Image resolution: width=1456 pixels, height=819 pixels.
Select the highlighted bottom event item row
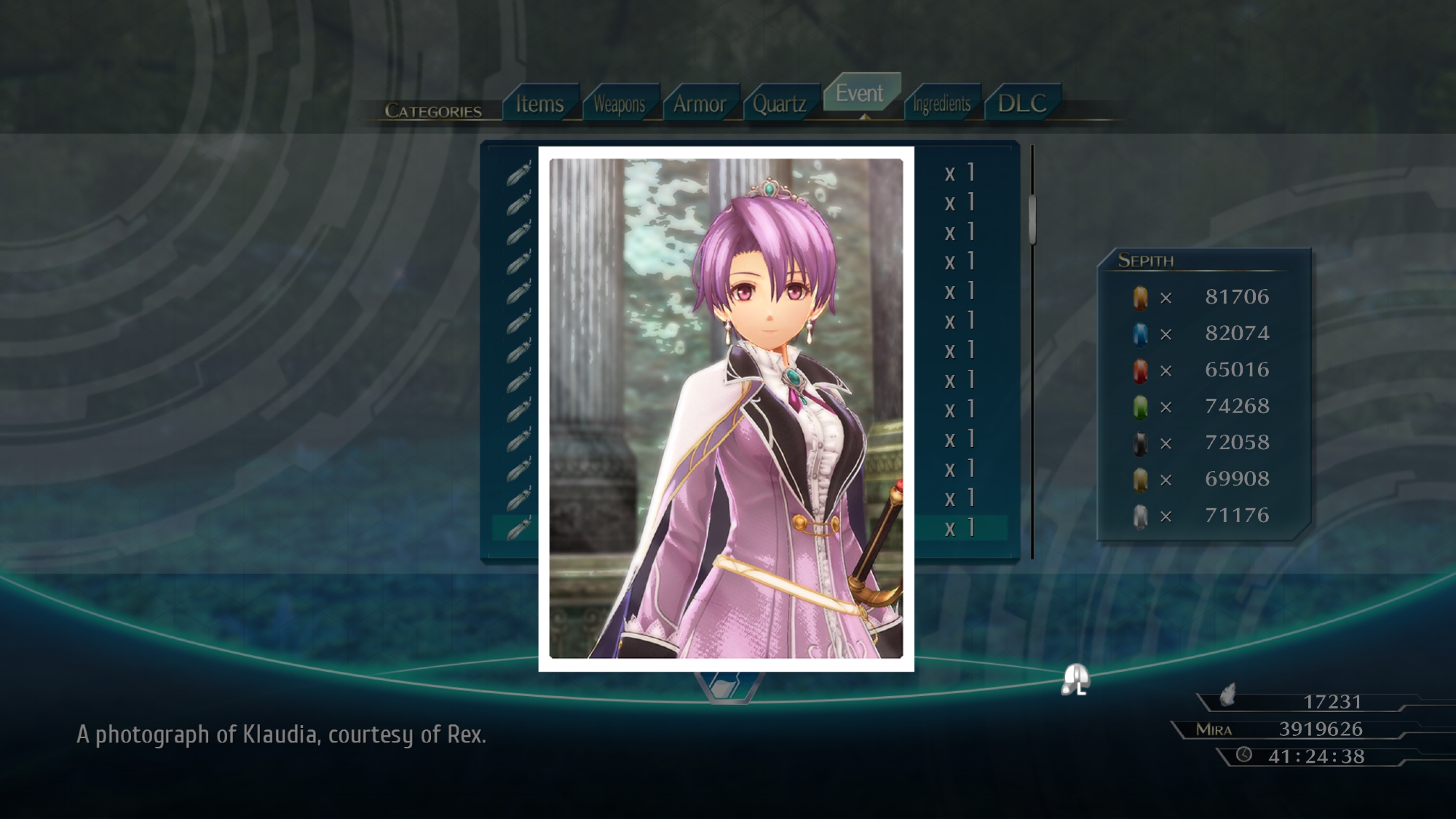(960, 528)
